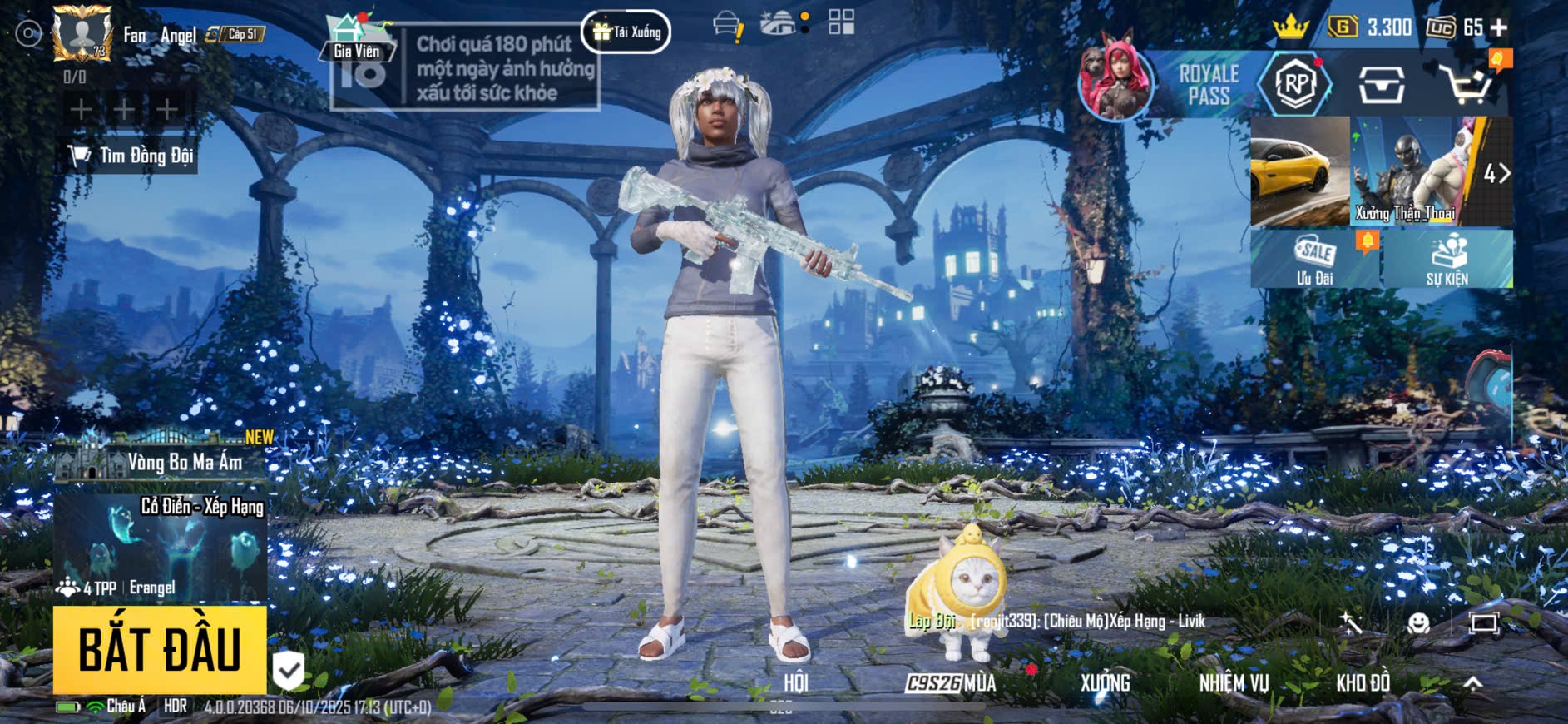Open the Hội clan menu
Screen dimensions: 1568x724
[796, 683]
